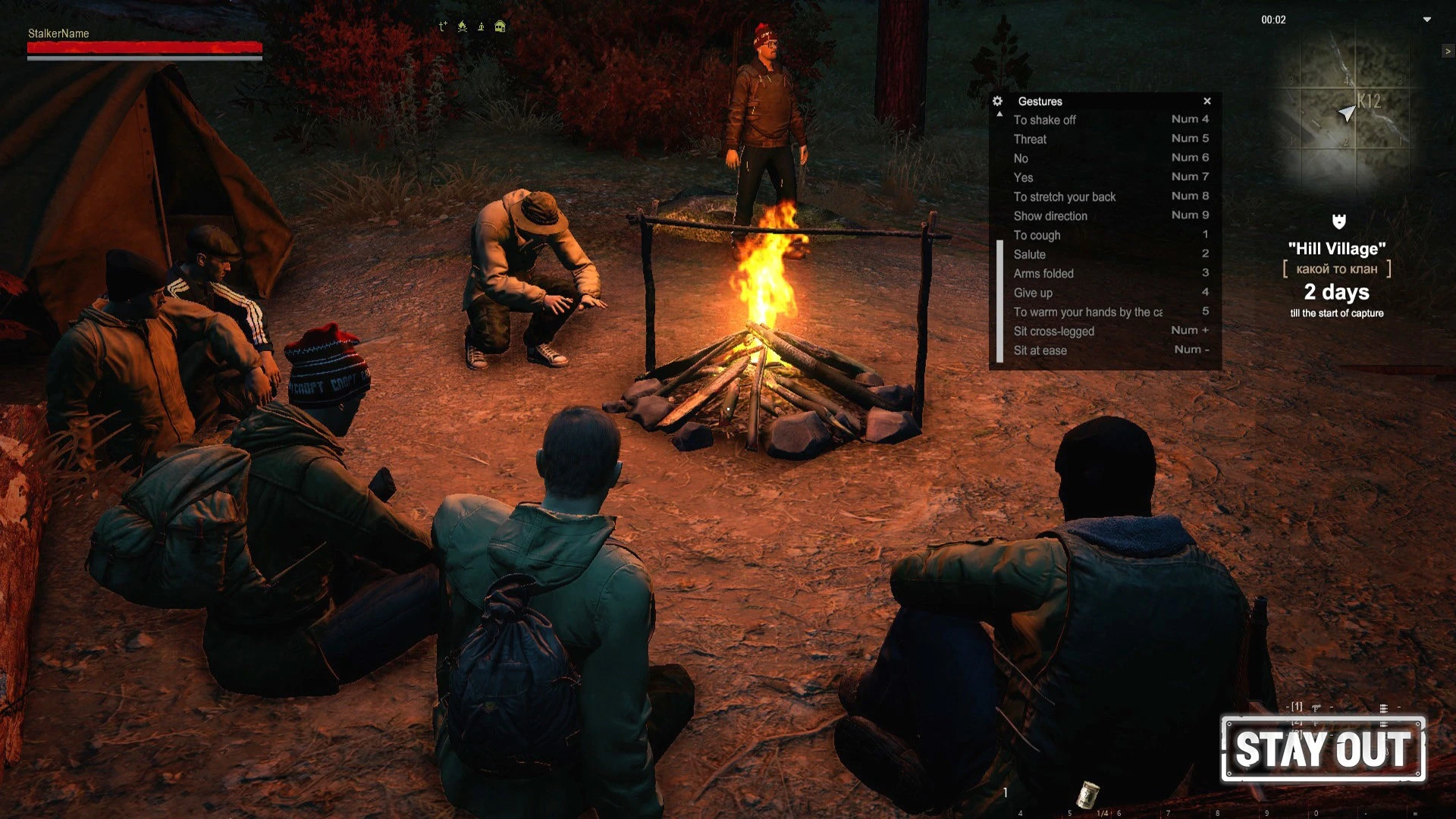The height and width of the screenshot is (819, 1456).
Task: Choose the "Sit cross-legged" gesture
Action: (x=1053, y=331)
